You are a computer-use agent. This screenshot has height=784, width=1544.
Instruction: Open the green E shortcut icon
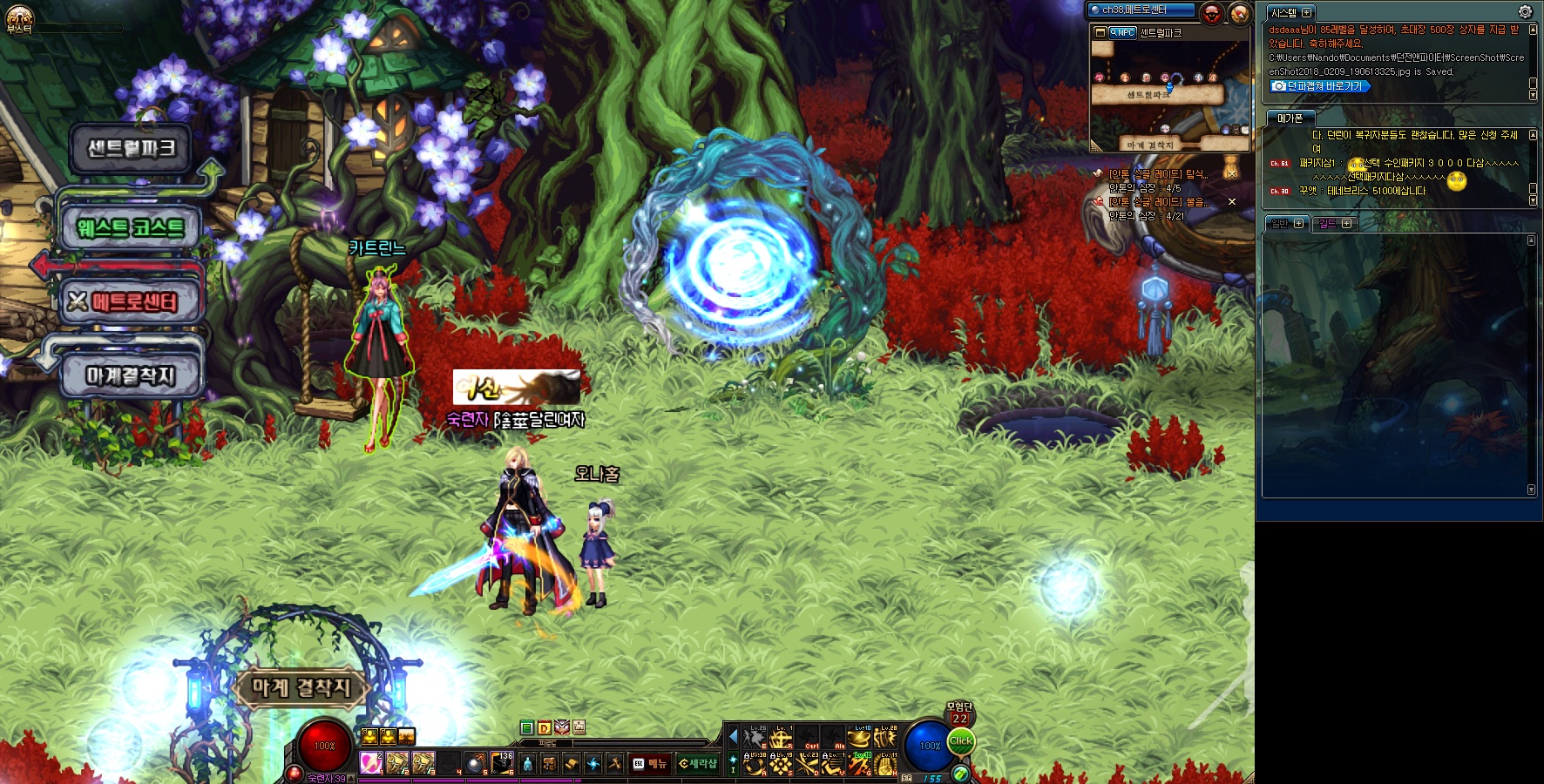pos(526,727)
